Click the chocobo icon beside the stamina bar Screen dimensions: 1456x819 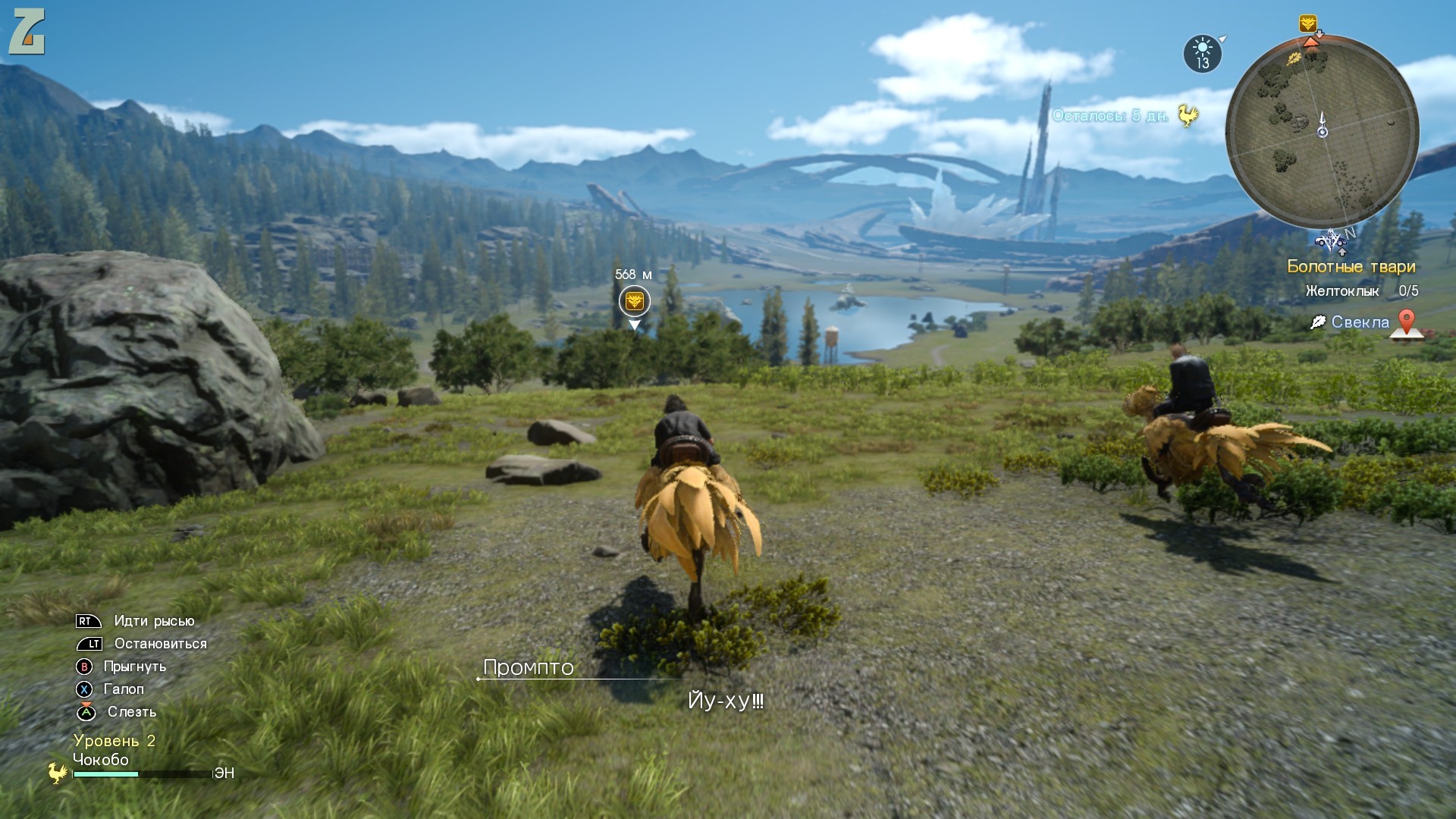click(x=57, y=773)
